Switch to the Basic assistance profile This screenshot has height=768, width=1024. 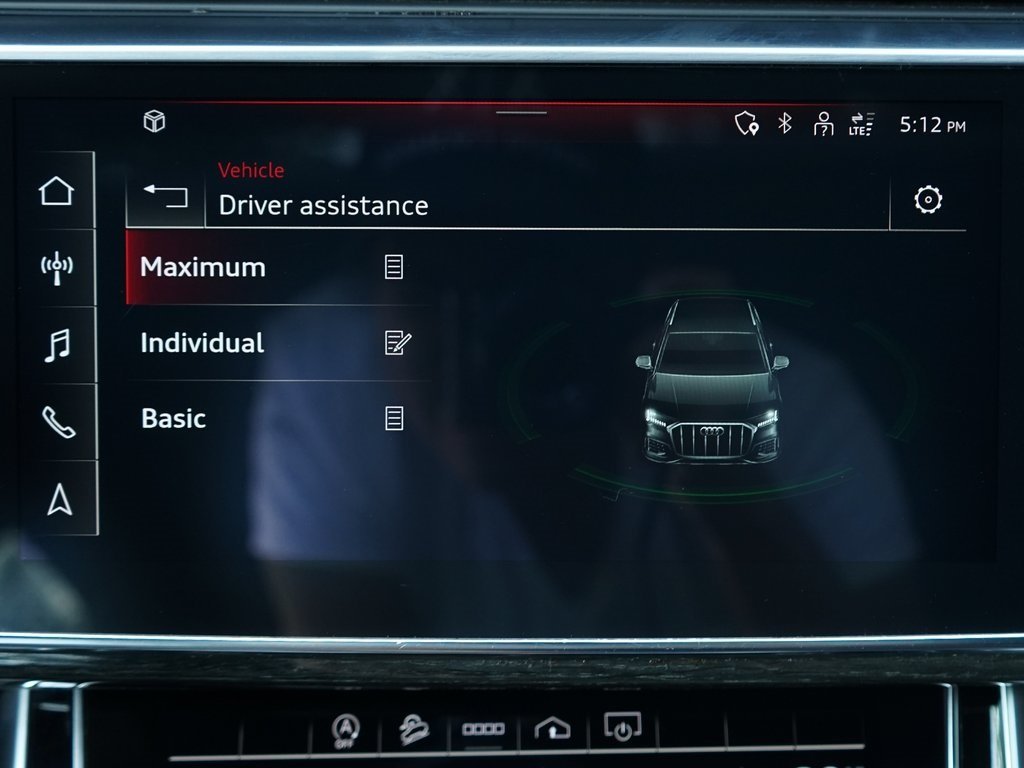click(x=174, y=418)
